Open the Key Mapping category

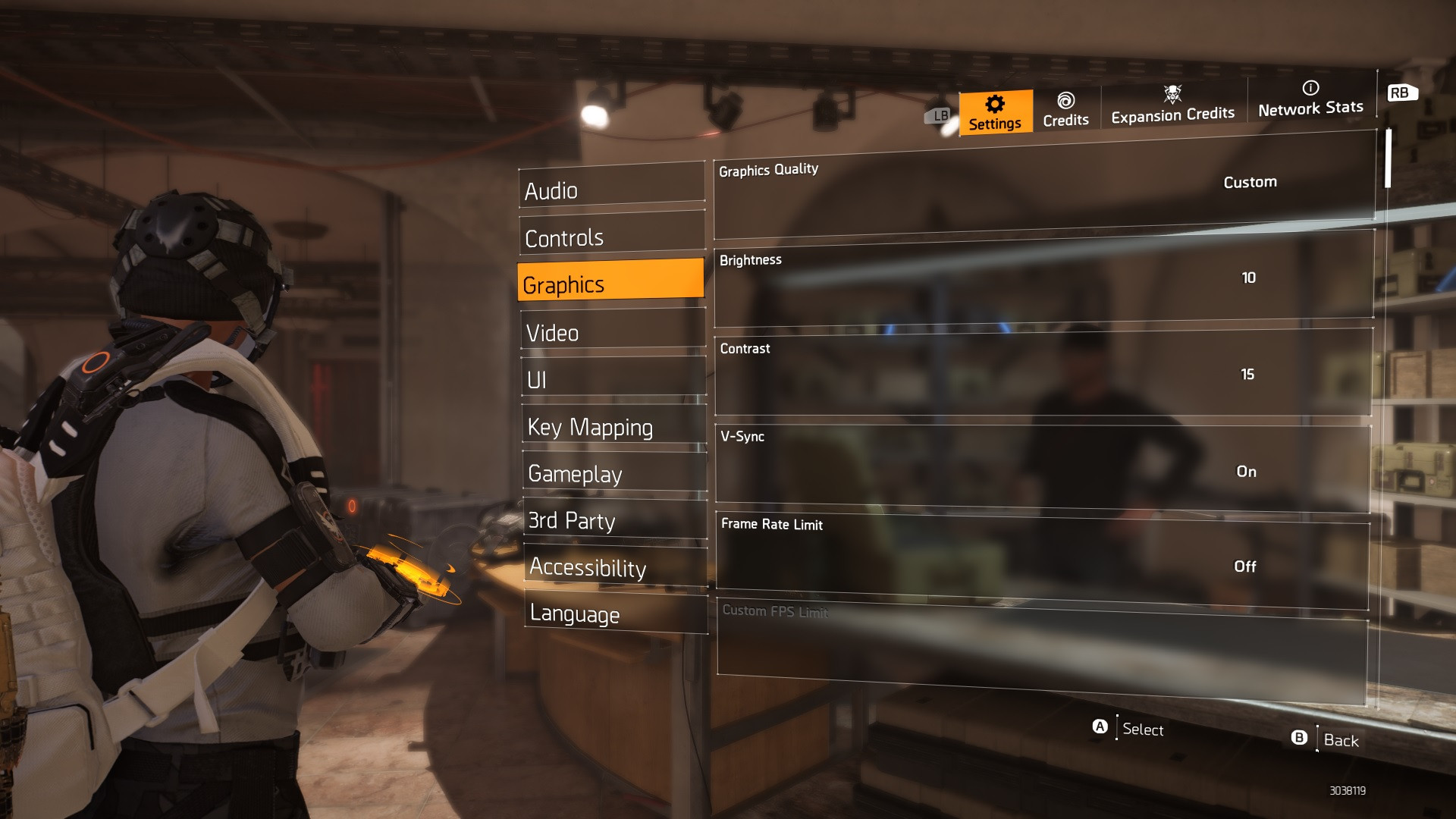click(614, 426)
